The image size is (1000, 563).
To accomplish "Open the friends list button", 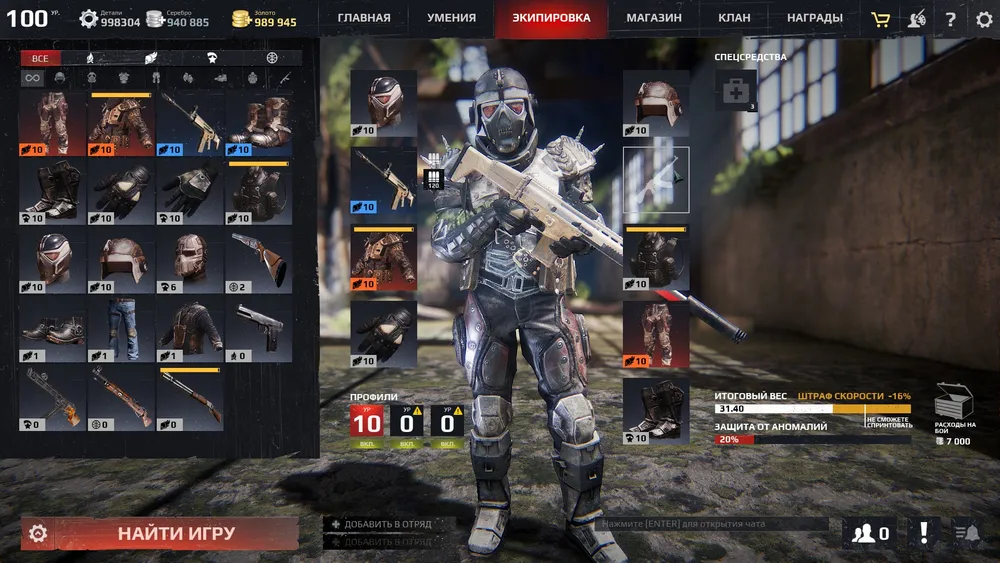I will 870,533.
